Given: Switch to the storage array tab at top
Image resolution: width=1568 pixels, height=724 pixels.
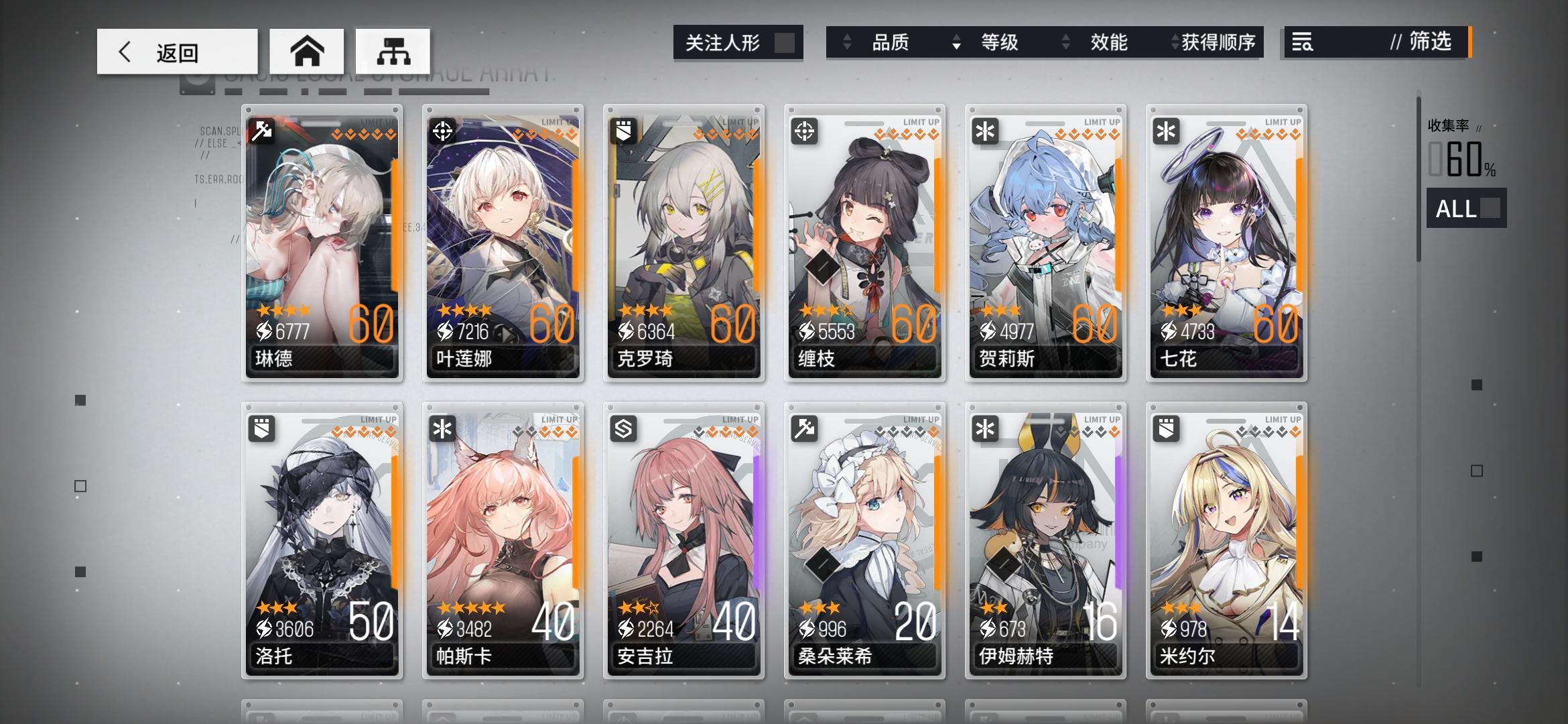Looking at the screenshot, I should point(393,50).
